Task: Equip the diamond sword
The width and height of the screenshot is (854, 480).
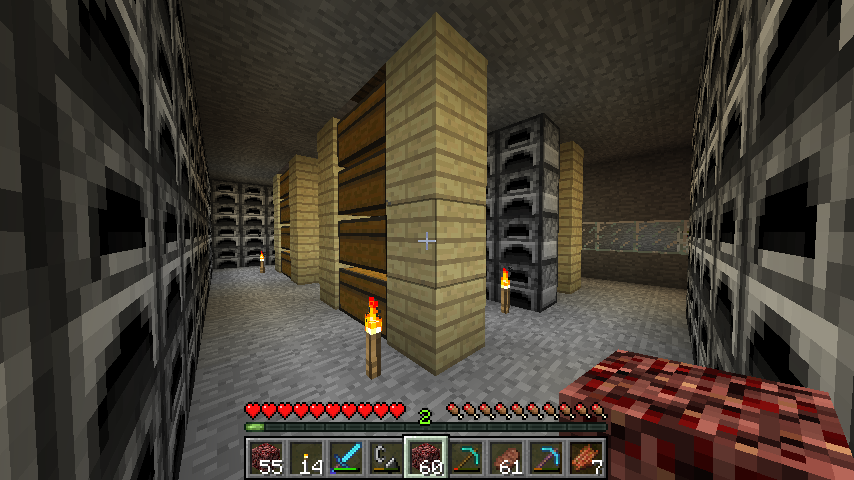Action: (345, 457)
